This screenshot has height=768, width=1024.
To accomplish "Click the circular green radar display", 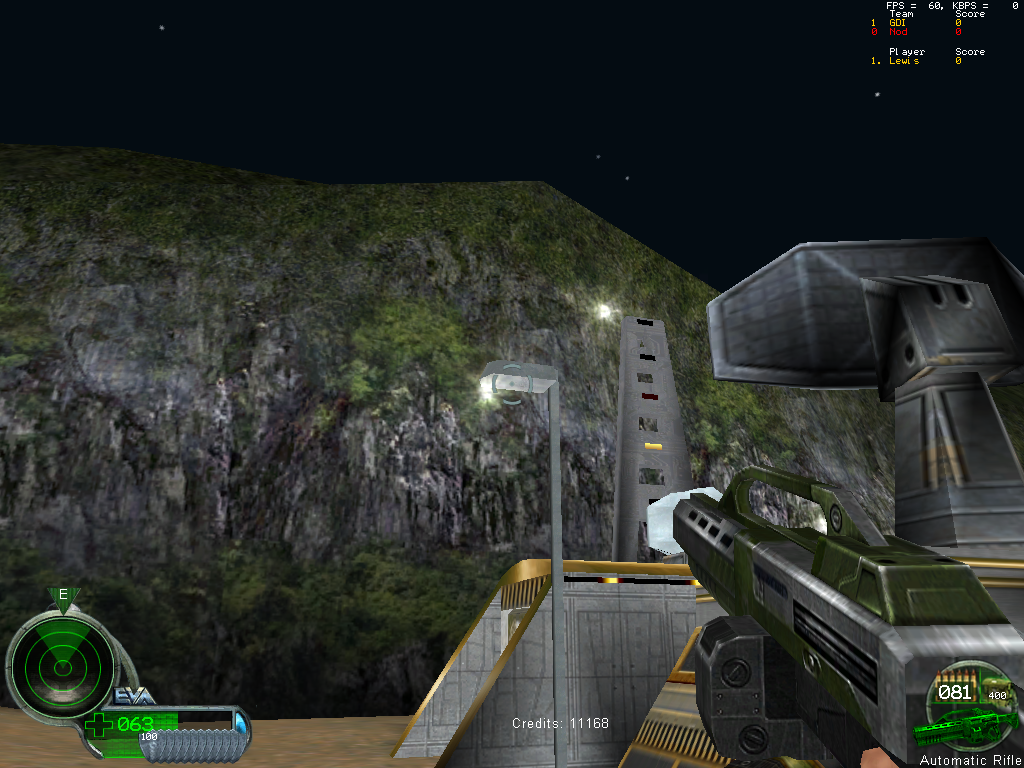I will [x=62, y=661].
